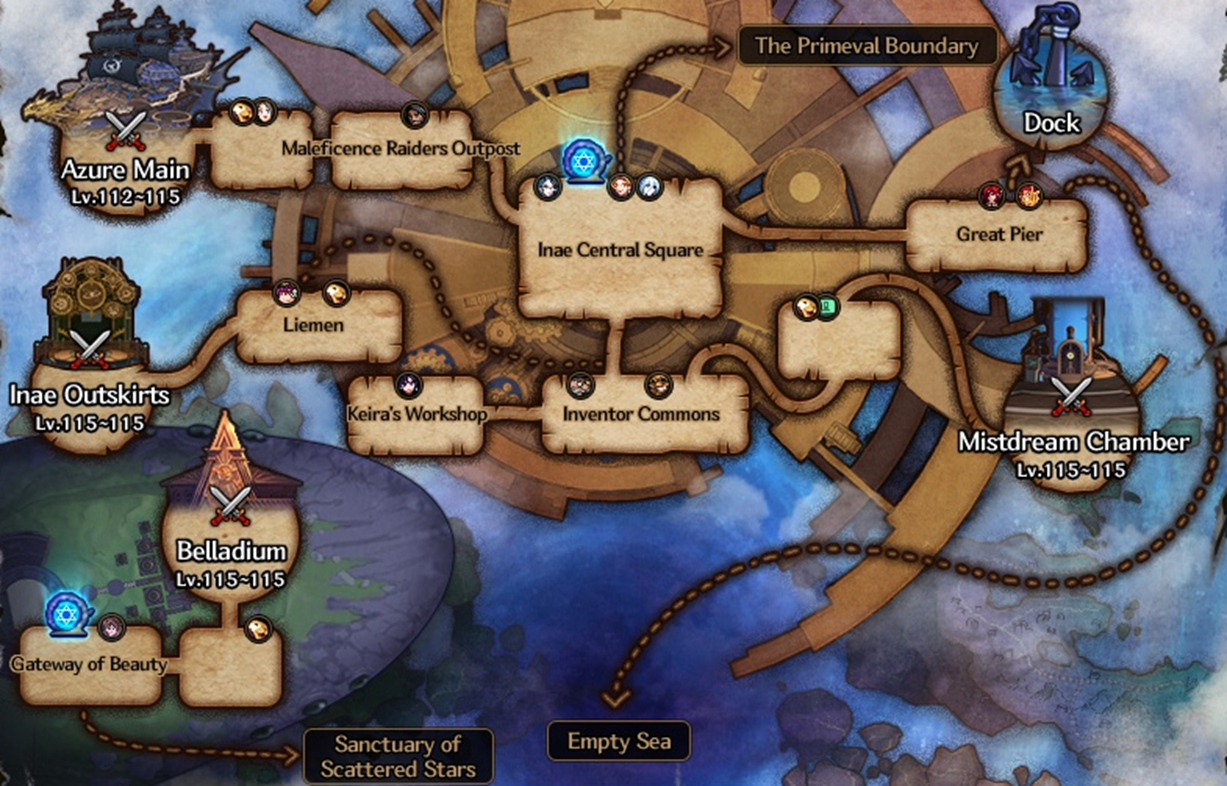Open the Gateway of Beauty area
The image size is (1227, 786).
click(88, 664)
